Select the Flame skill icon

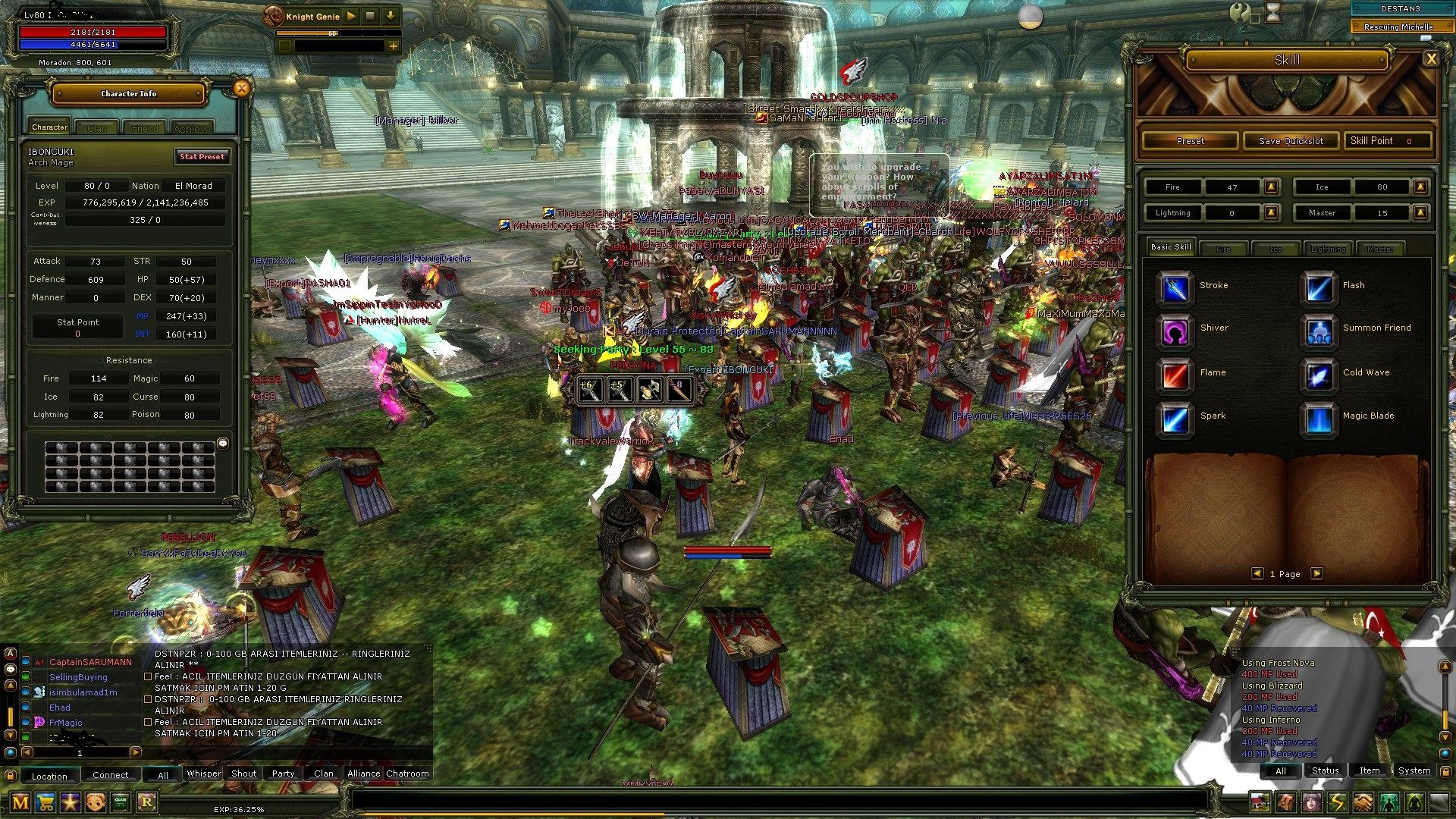click(1175, 374)
